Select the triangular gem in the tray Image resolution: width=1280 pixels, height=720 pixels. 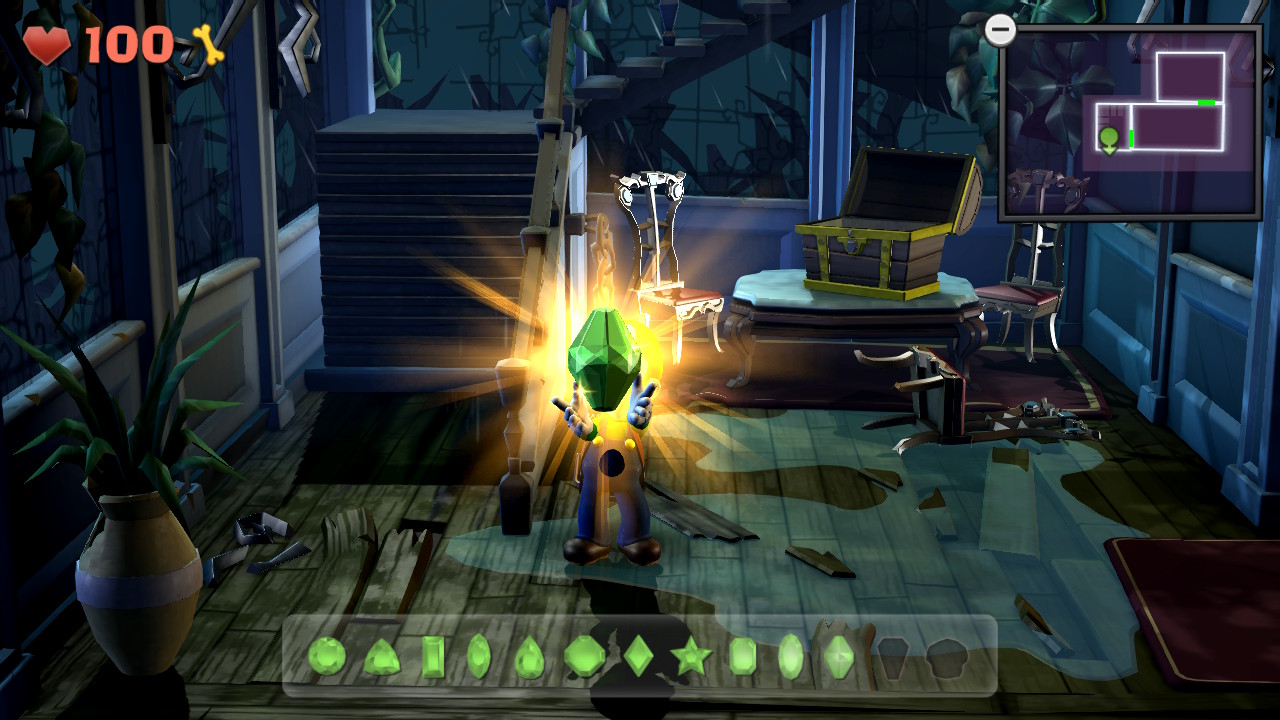click(x=383, y=656)
